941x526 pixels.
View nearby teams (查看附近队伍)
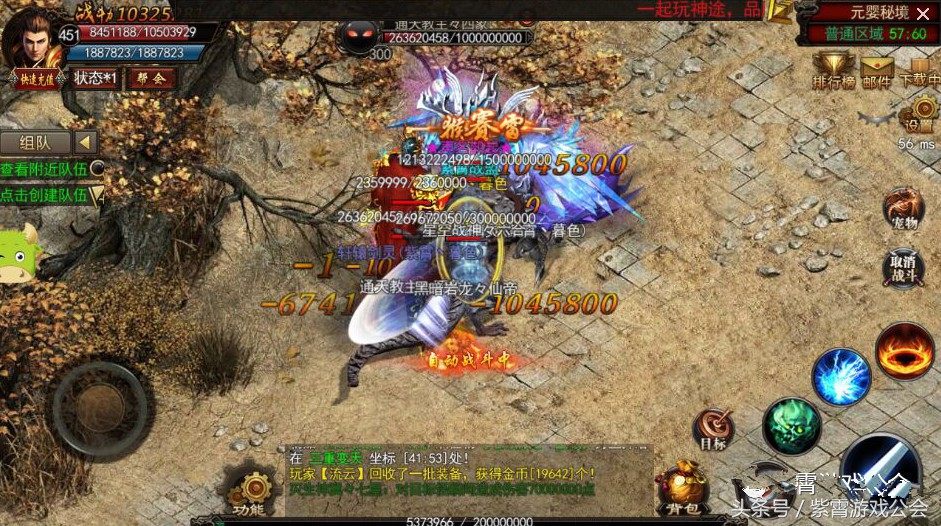(50, 170)
